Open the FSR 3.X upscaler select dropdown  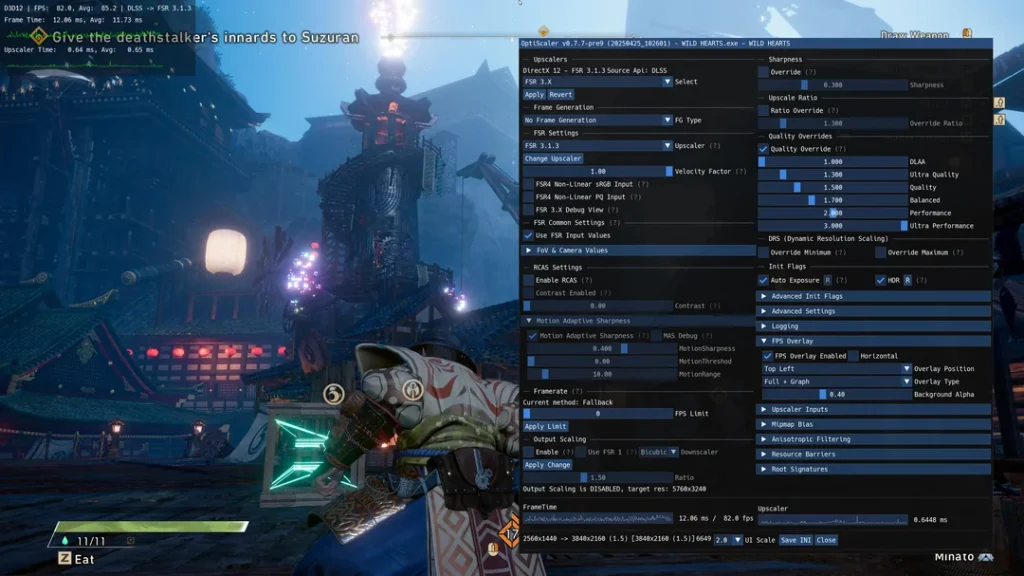click(598, 82)
